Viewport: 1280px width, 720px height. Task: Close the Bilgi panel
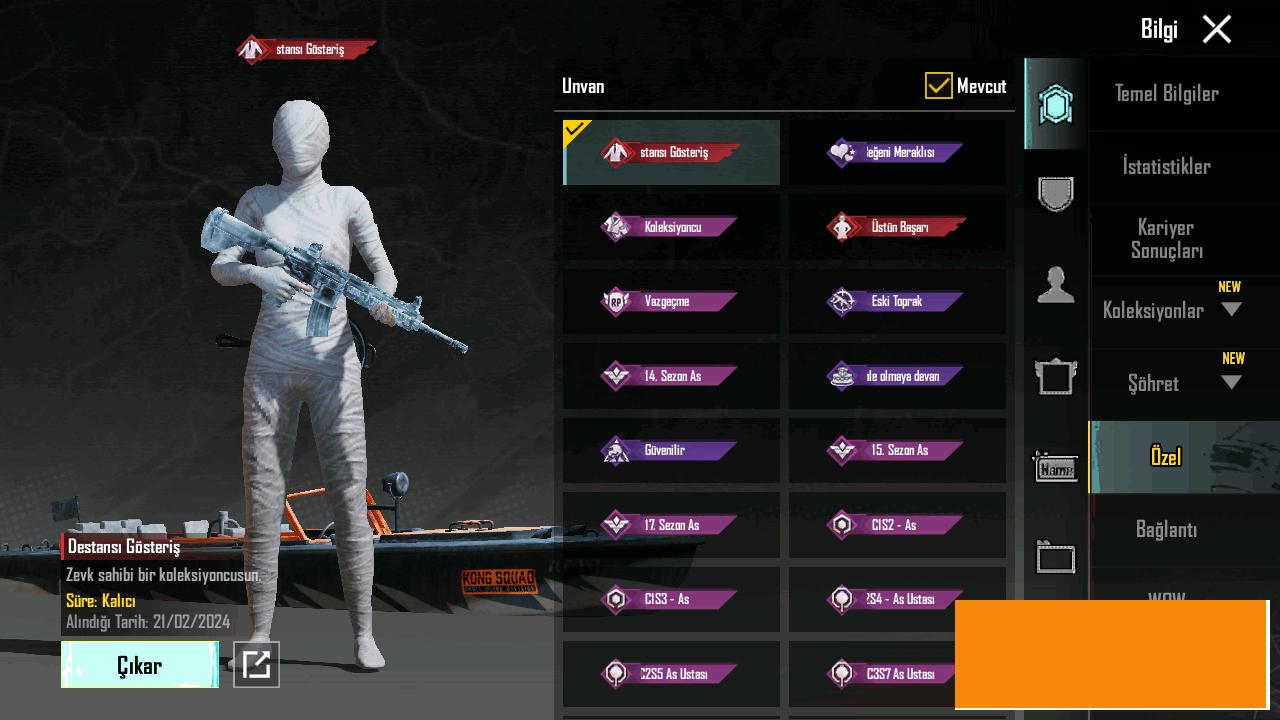tap(1216, 29)
